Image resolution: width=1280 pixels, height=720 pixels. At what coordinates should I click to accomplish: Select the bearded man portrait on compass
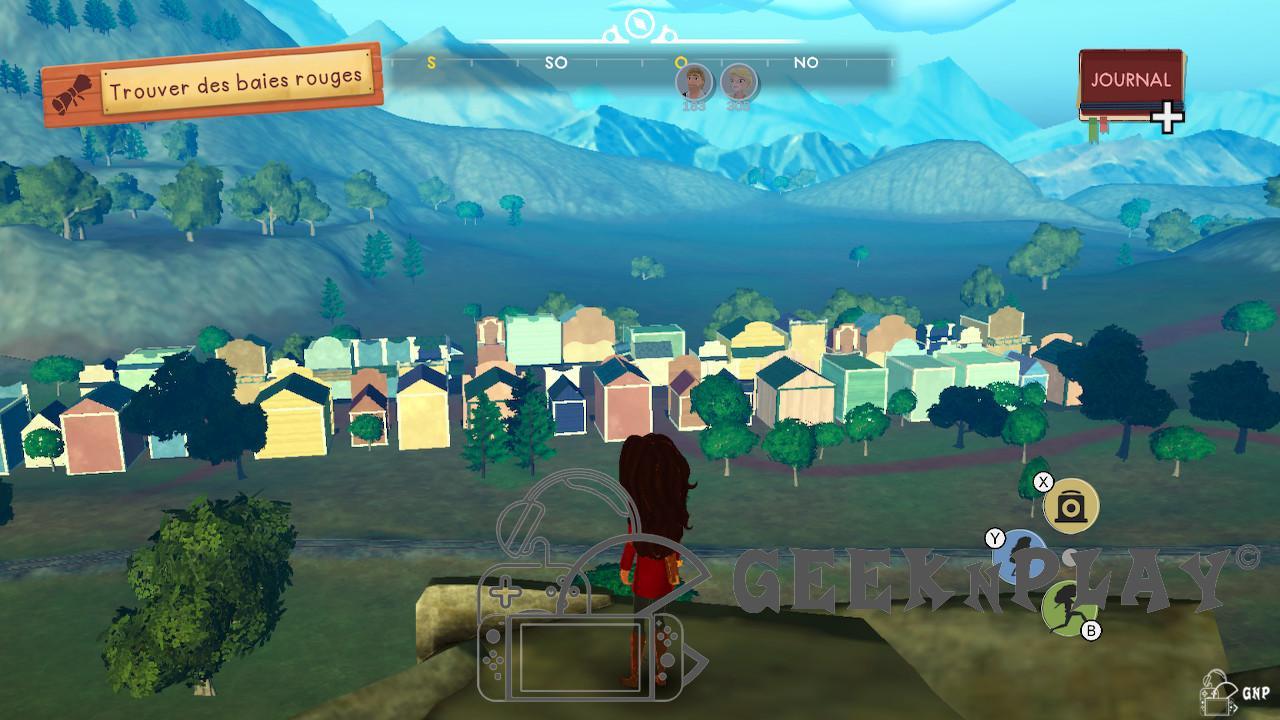[693, 81]
